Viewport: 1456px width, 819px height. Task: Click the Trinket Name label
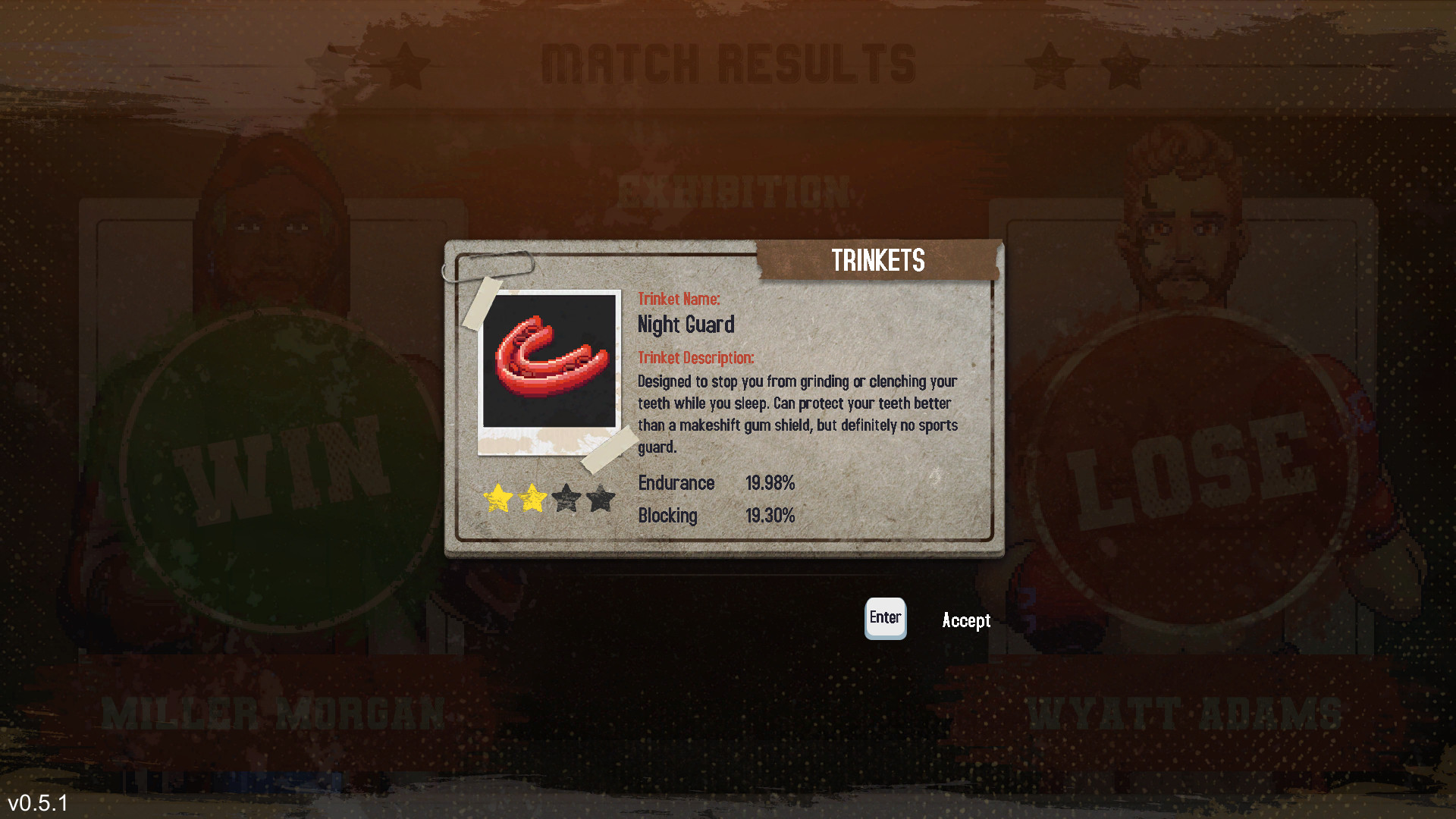click(679, 299)
